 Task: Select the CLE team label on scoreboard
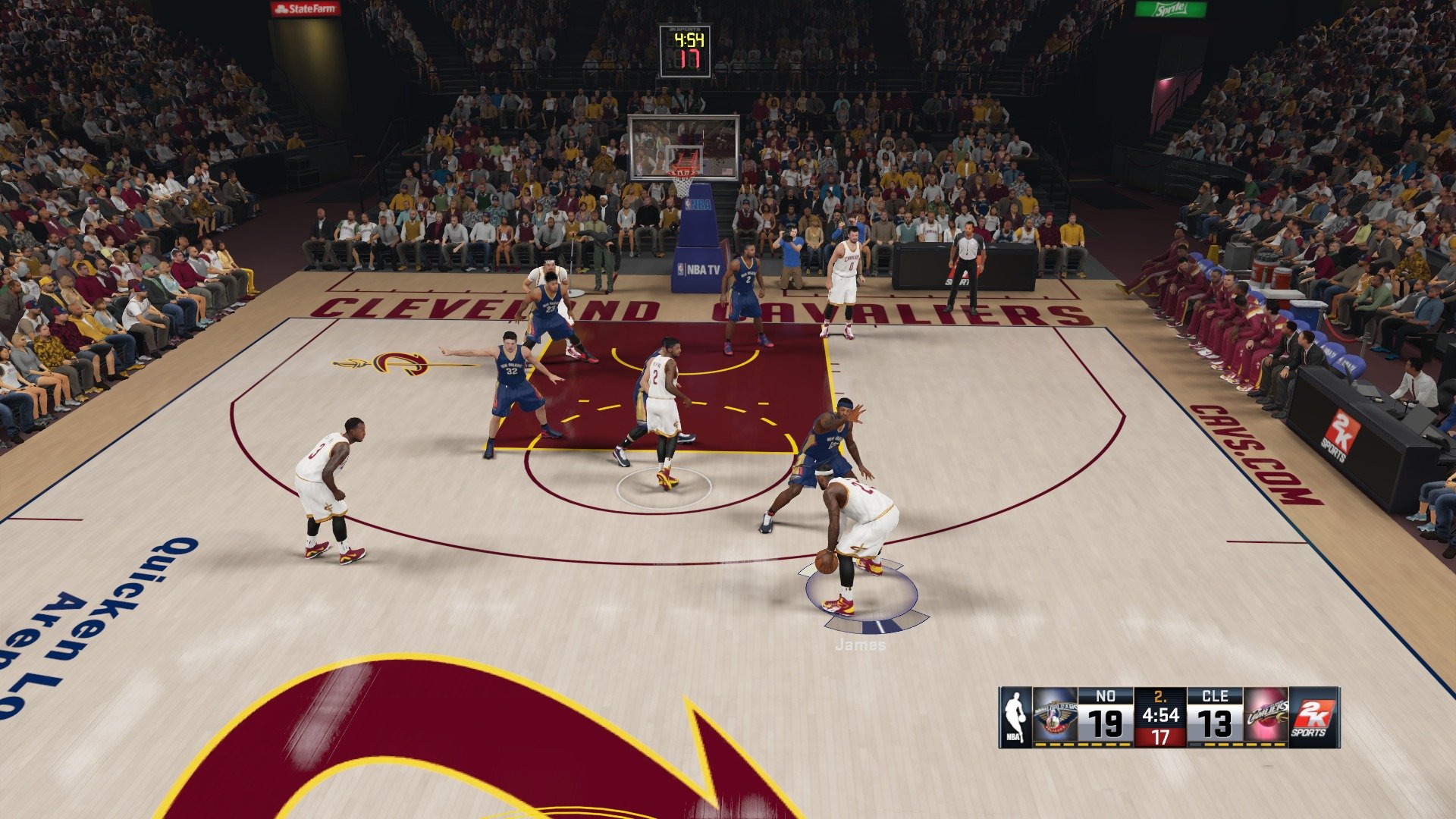click(1214, 694)
